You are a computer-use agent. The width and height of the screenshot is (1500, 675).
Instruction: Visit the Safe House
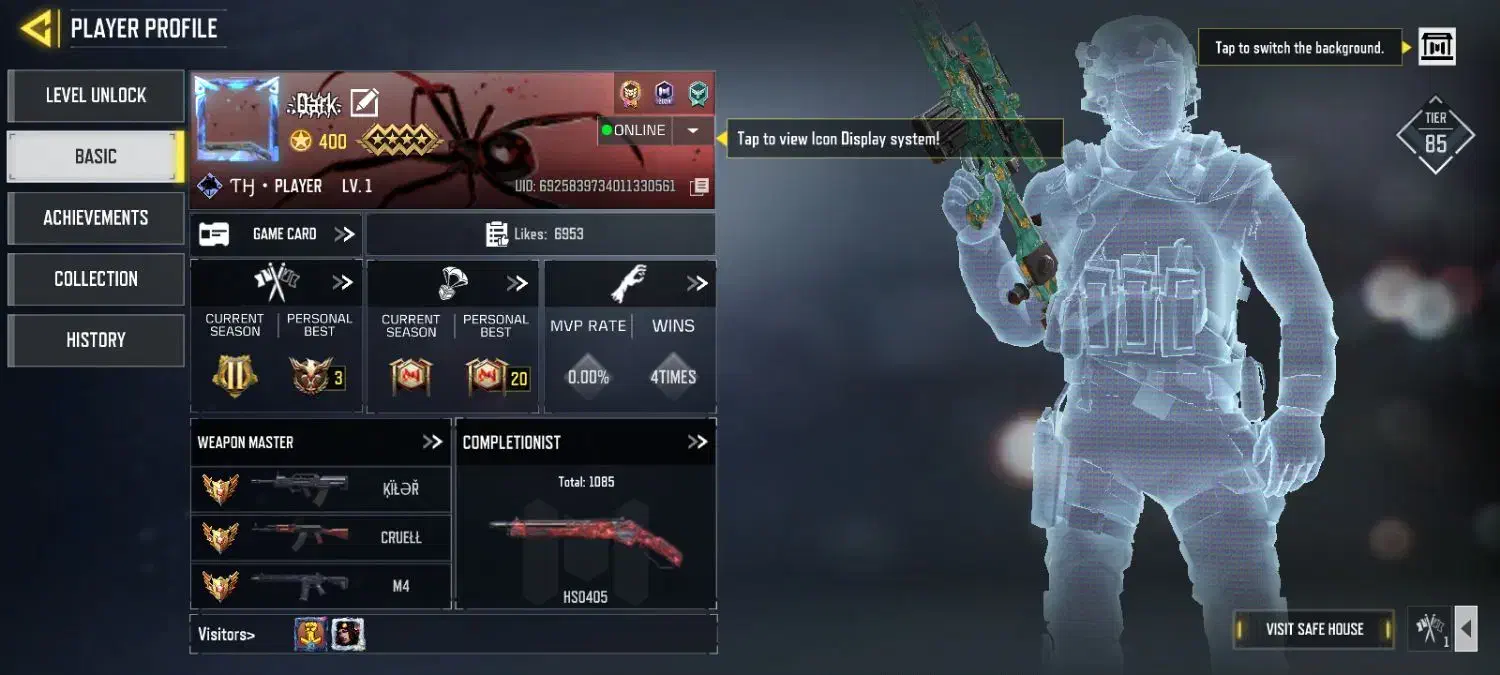(x=1314, y=629)
